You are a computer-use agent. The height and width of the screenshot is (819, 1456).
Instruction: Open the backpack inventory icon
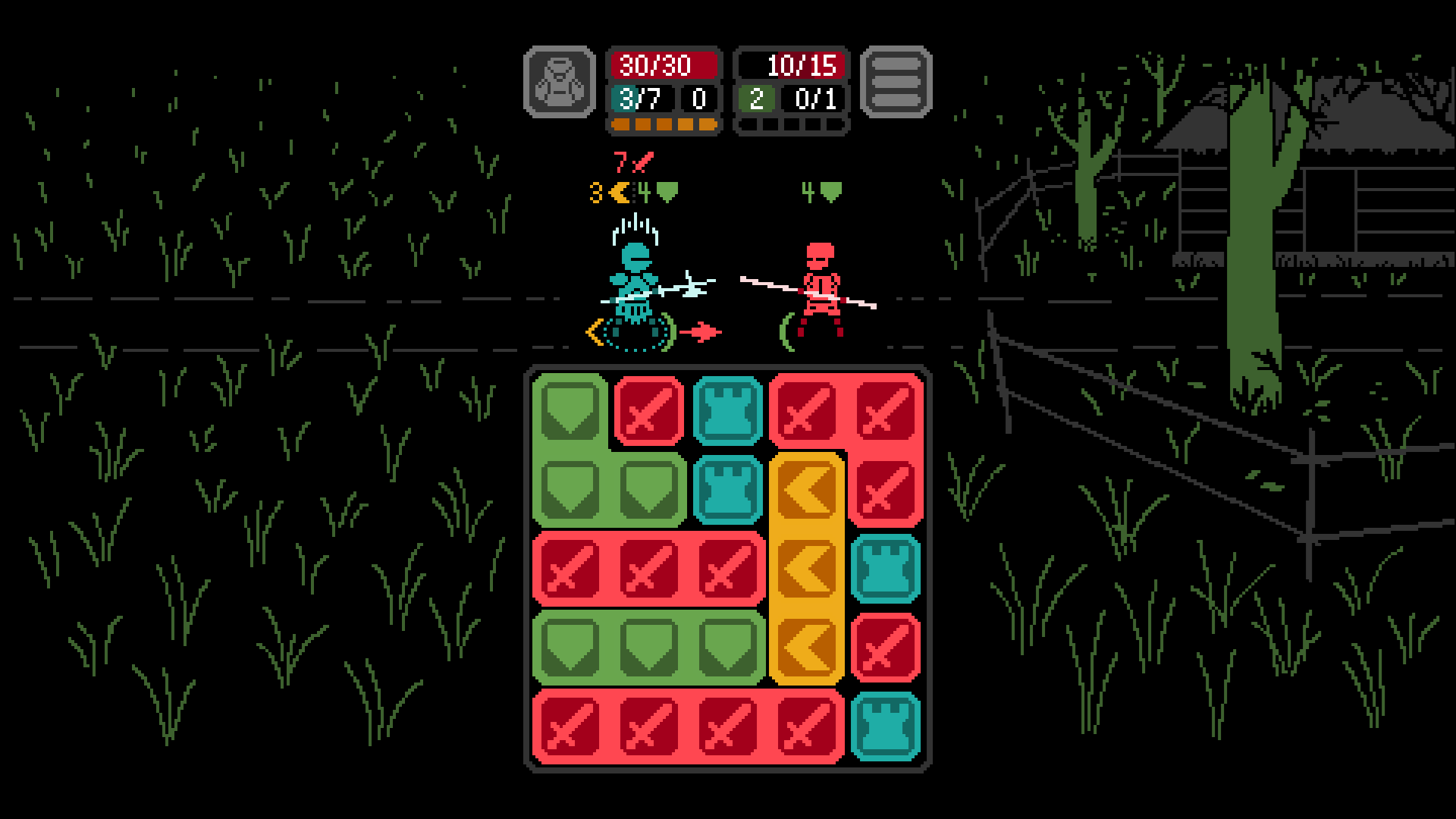561,83
